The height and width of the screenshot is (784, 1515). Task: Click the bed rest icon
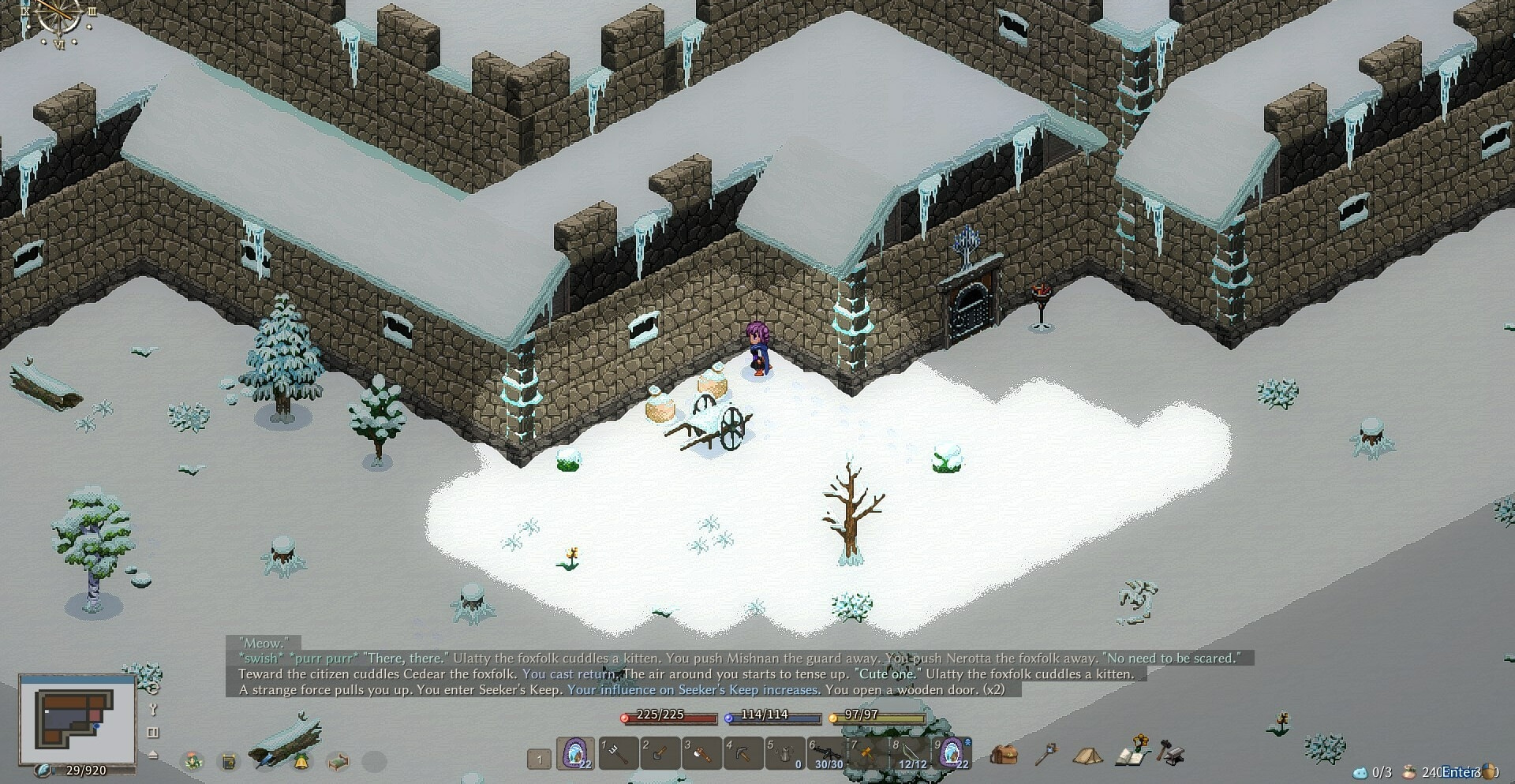tap(338, 761)
